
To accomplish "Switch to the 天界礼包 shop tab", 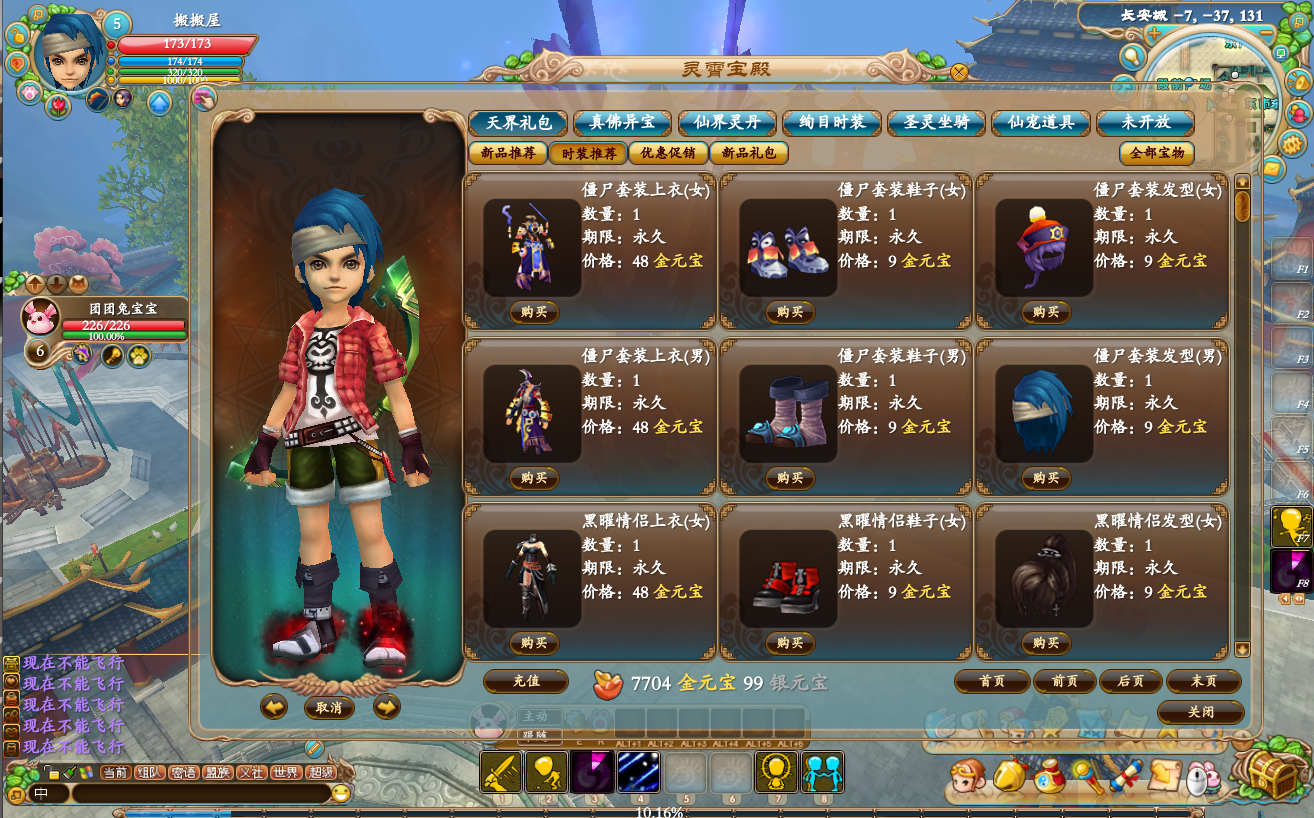I will [518, 123].
